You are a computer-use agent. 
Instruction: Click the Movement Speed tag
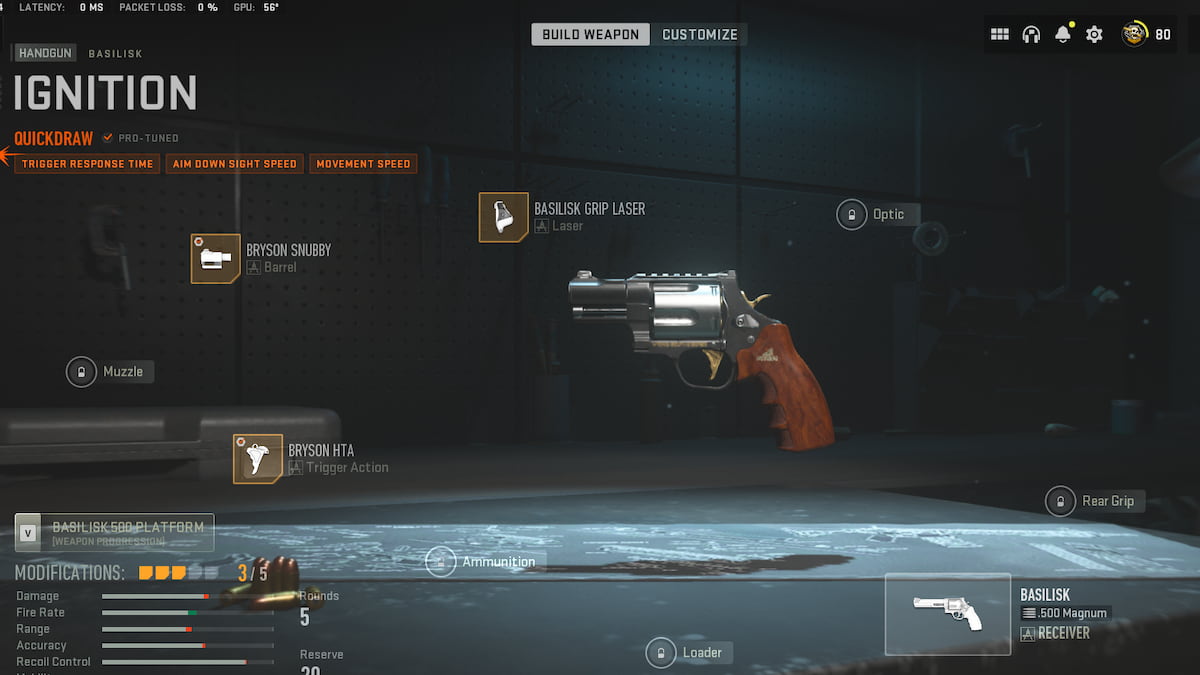(364, 164)
